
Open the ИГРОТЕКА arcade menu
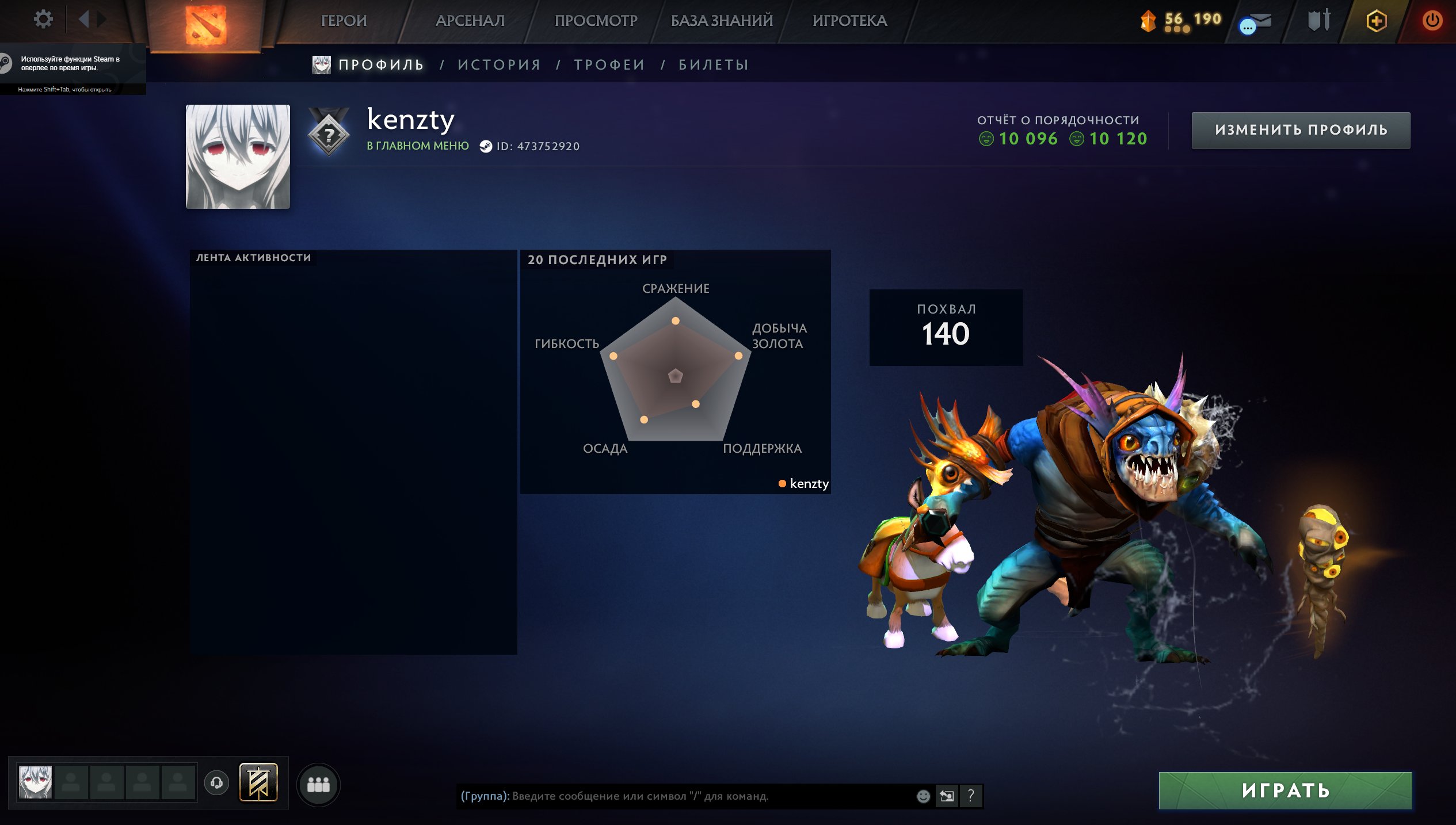(849, 21)
